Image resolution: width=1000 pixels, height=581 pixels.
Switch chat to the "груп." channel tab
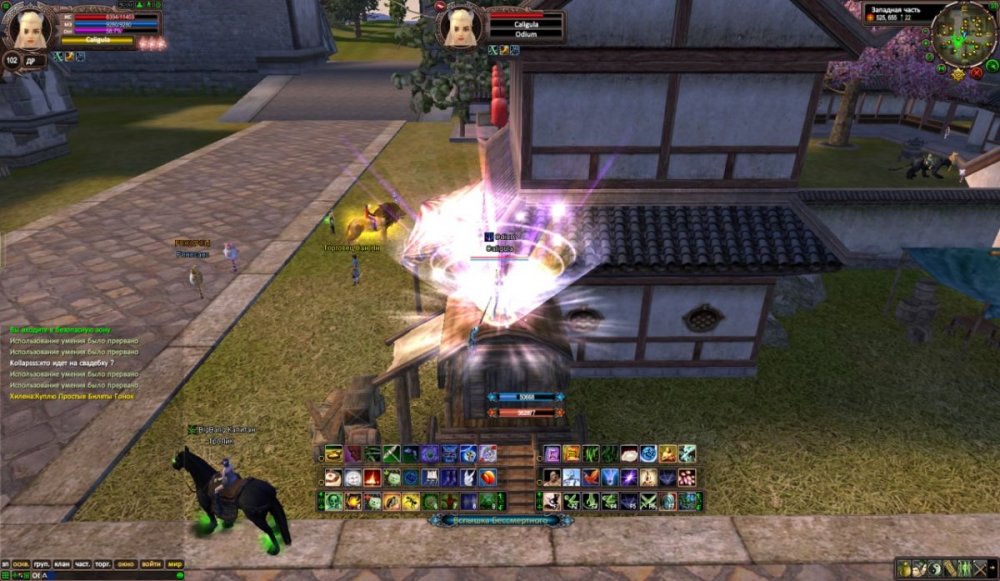43,564
